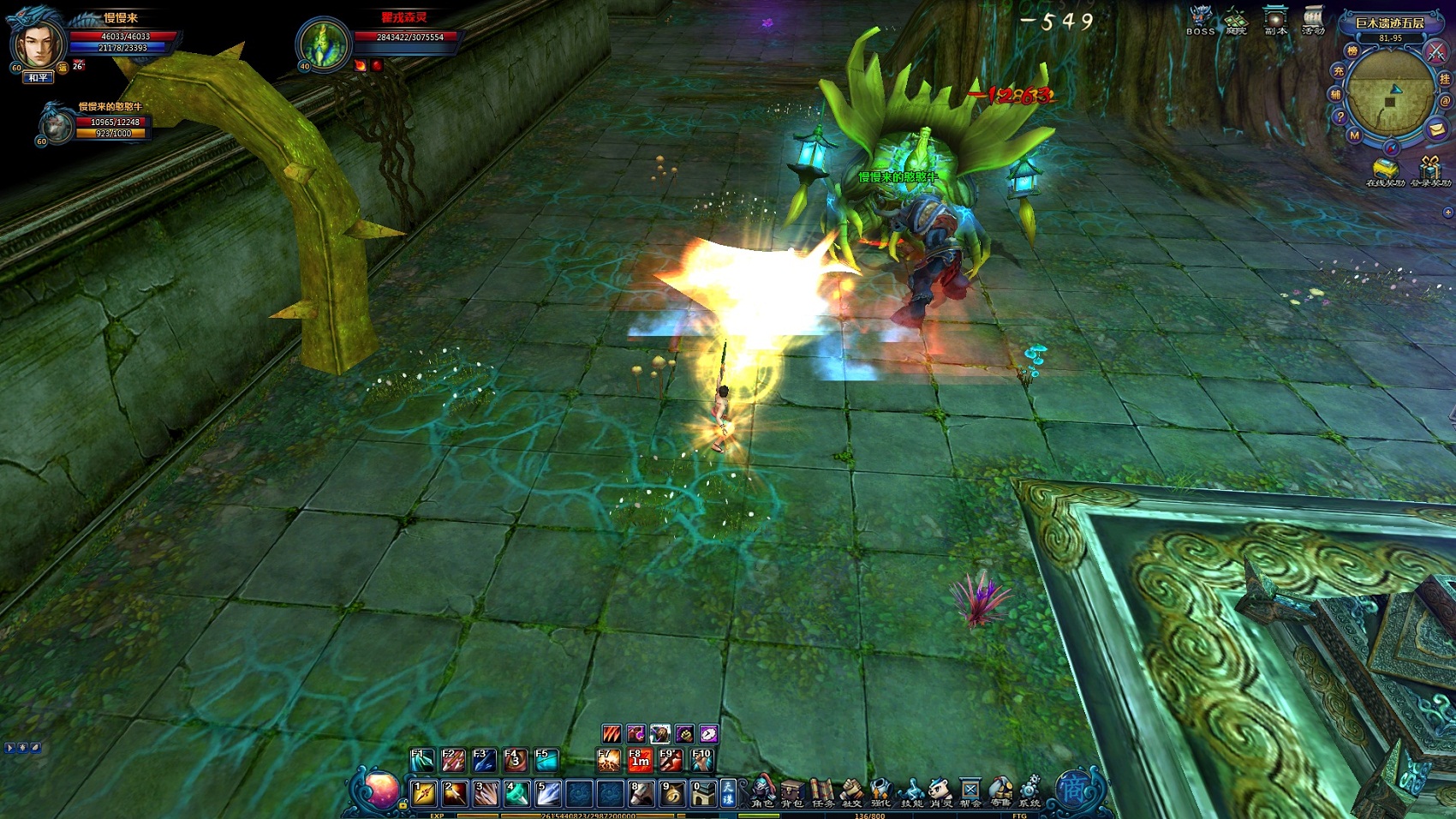
Task: Use the teal skill in slot 4
Action: pyautogui.click(x=516, y=794)
